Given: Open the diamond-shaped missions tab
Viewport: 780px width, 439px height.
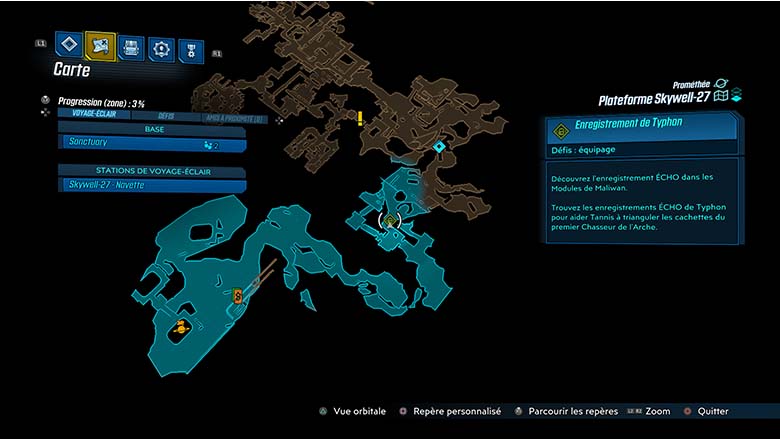Looking at the screenshot, I should click(68, 43).
